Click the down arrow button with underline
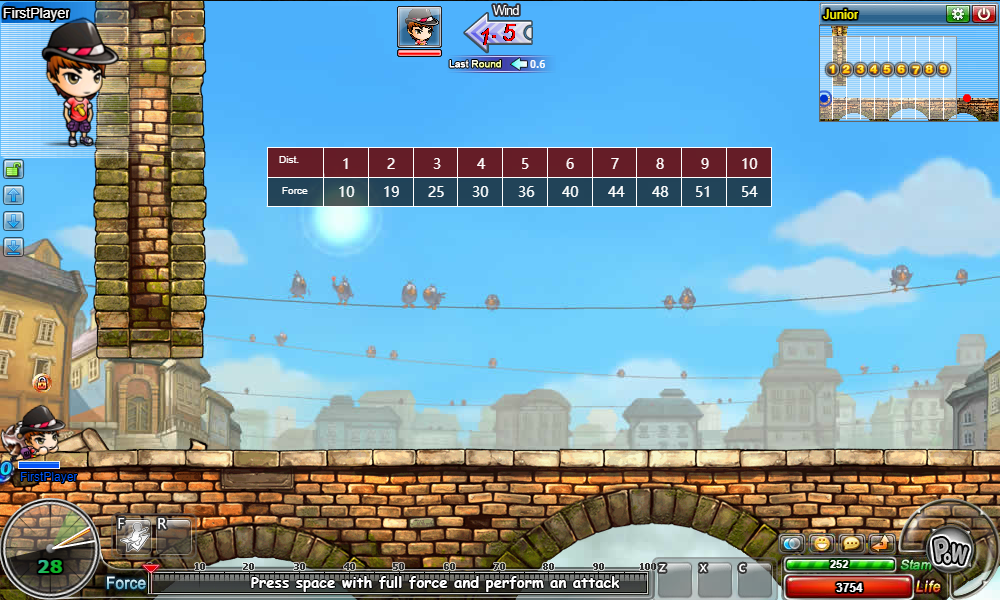 tap(14, 247)
